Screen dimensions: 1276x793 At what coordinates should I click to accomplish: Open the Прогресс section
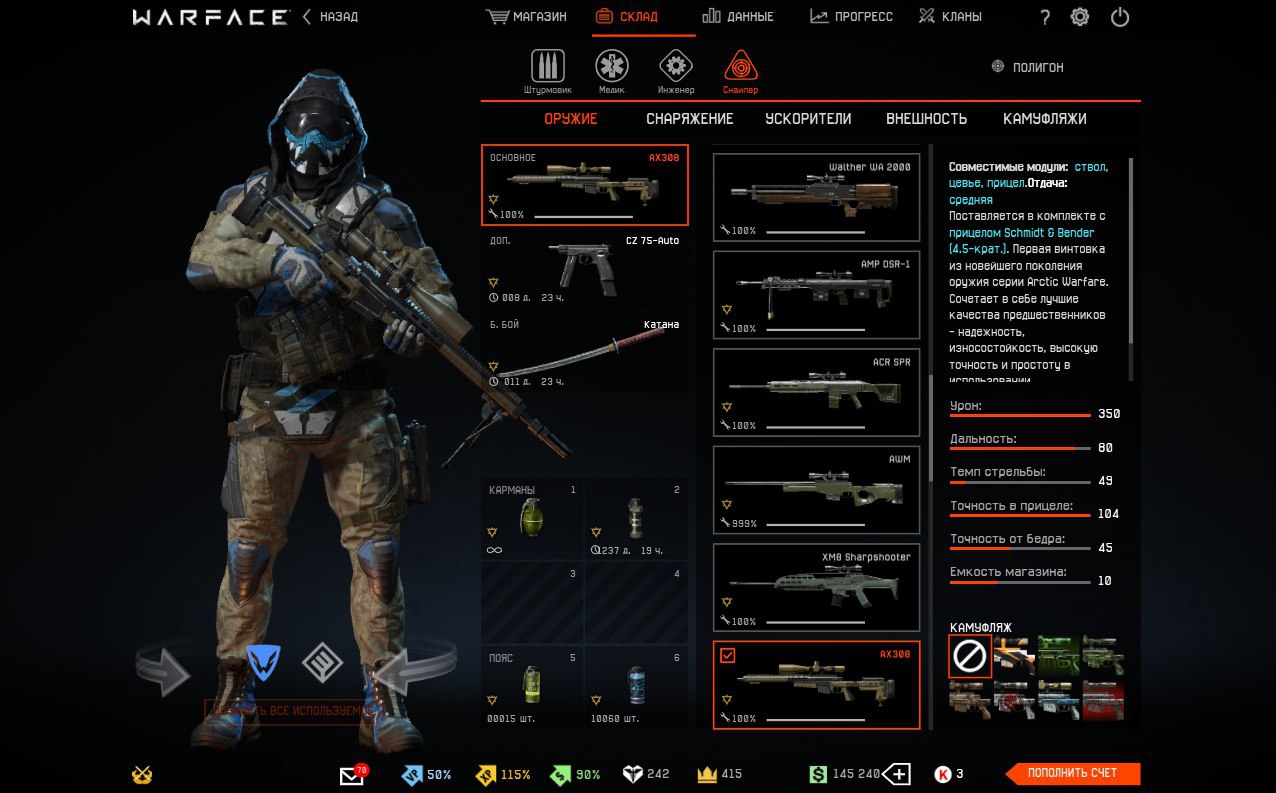point(851,17)
